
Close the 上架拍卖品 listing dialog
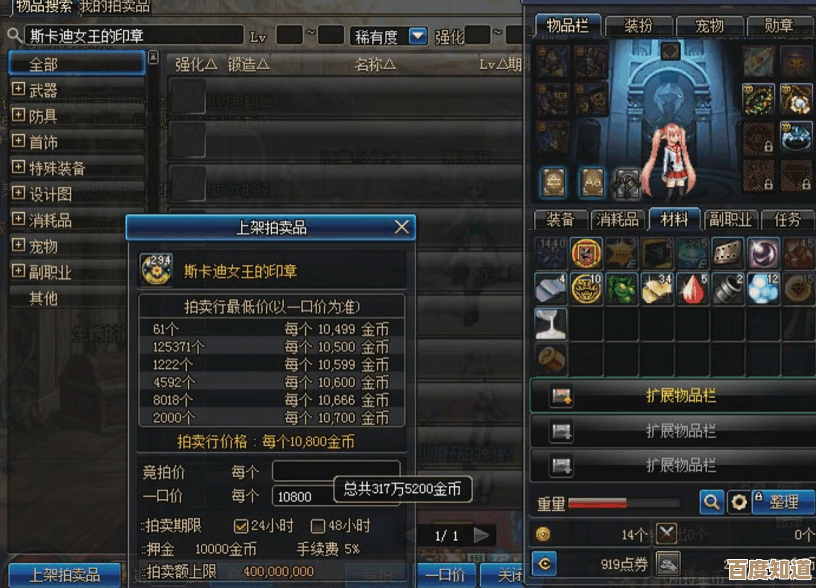point(402,227)
